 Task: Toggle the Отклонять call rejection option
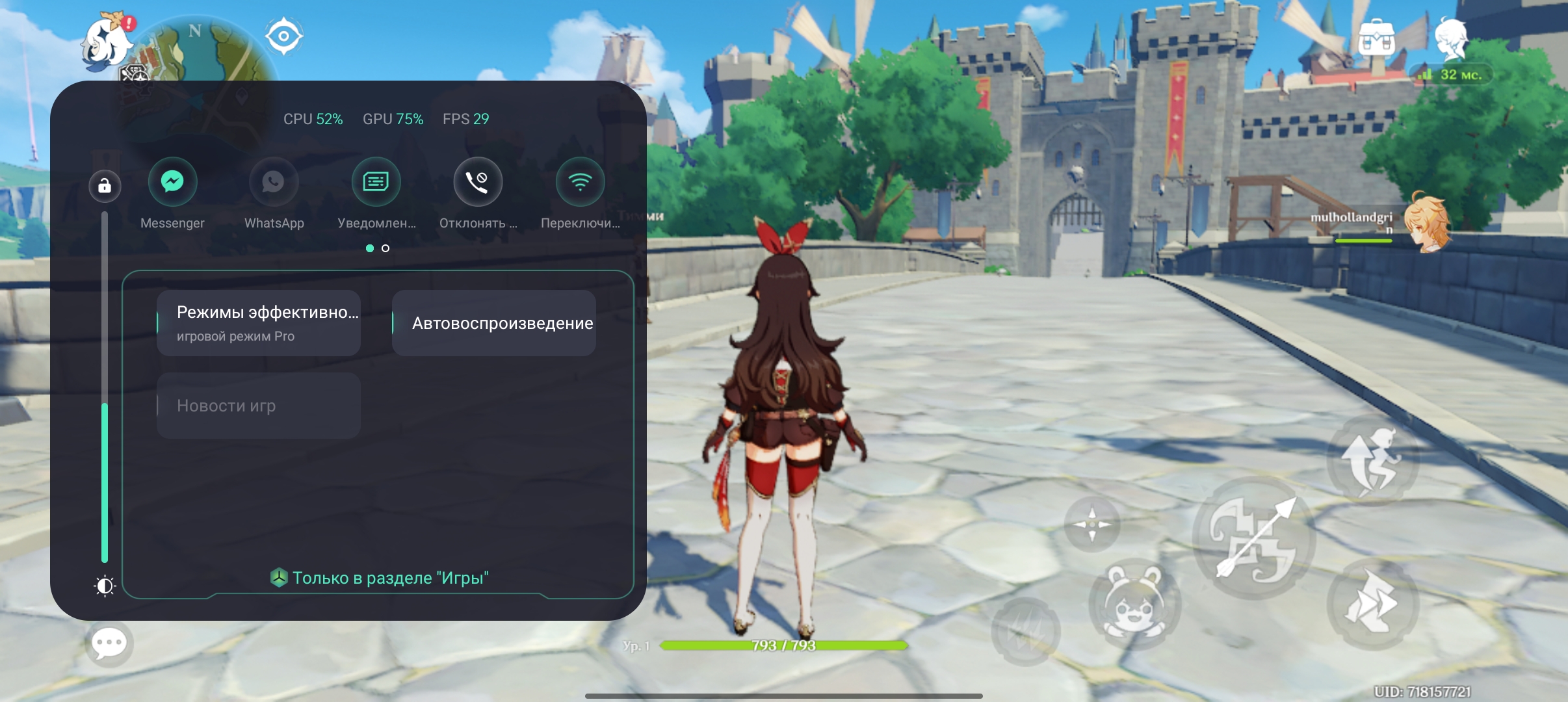click(478, 182)
